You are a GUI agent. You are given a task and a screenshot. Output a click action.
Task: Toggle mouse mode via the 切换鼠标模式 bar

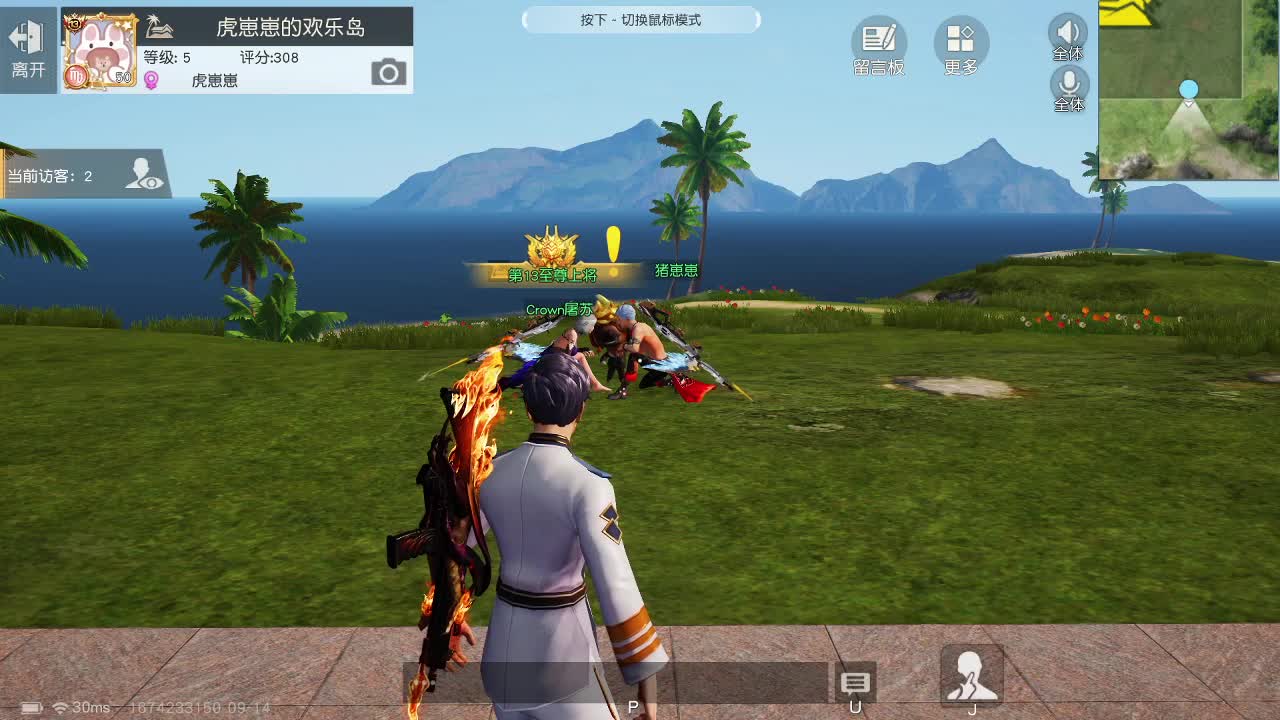pos(641,20)
